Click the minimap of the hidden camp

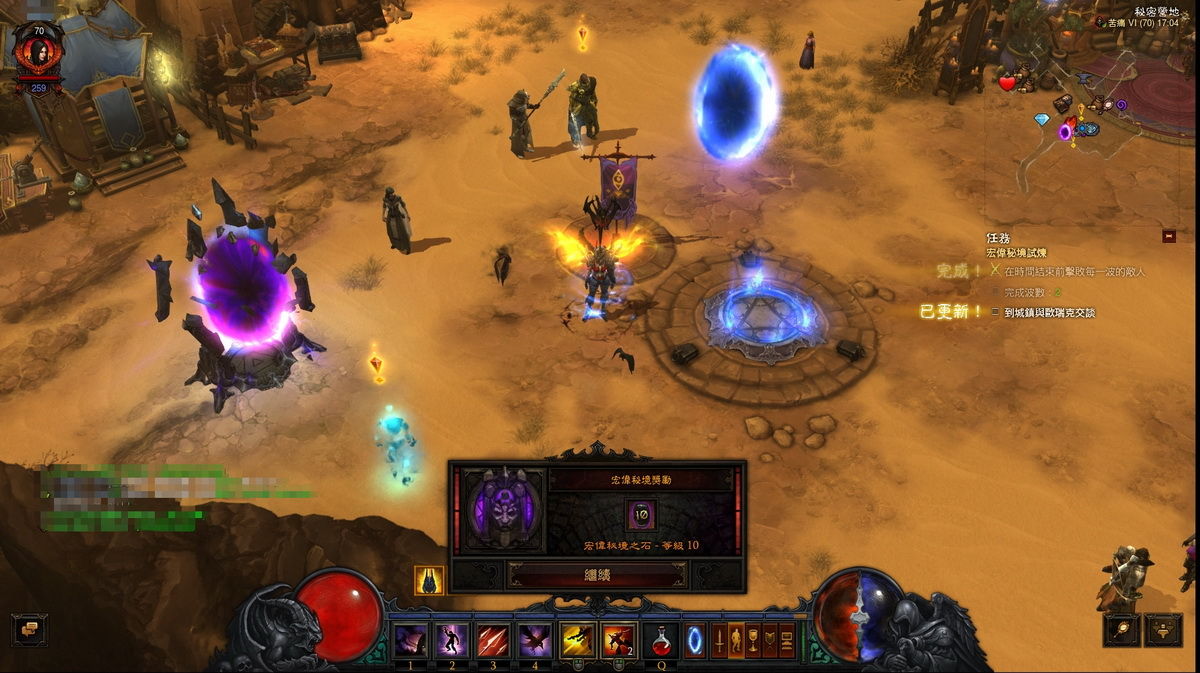click(x=1090, y=110)
